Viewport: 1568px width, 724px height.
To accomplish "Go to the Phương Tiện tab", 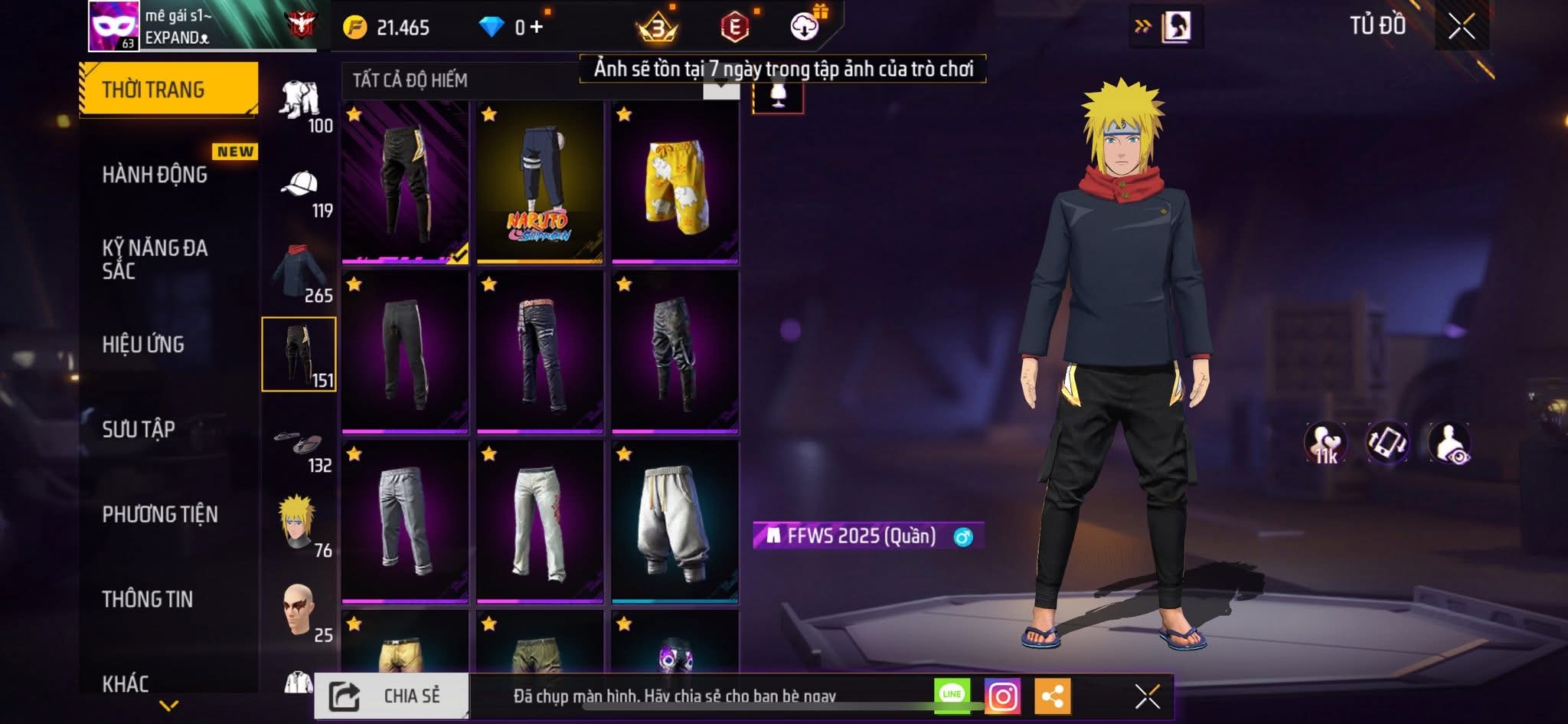I will point(160,514).
